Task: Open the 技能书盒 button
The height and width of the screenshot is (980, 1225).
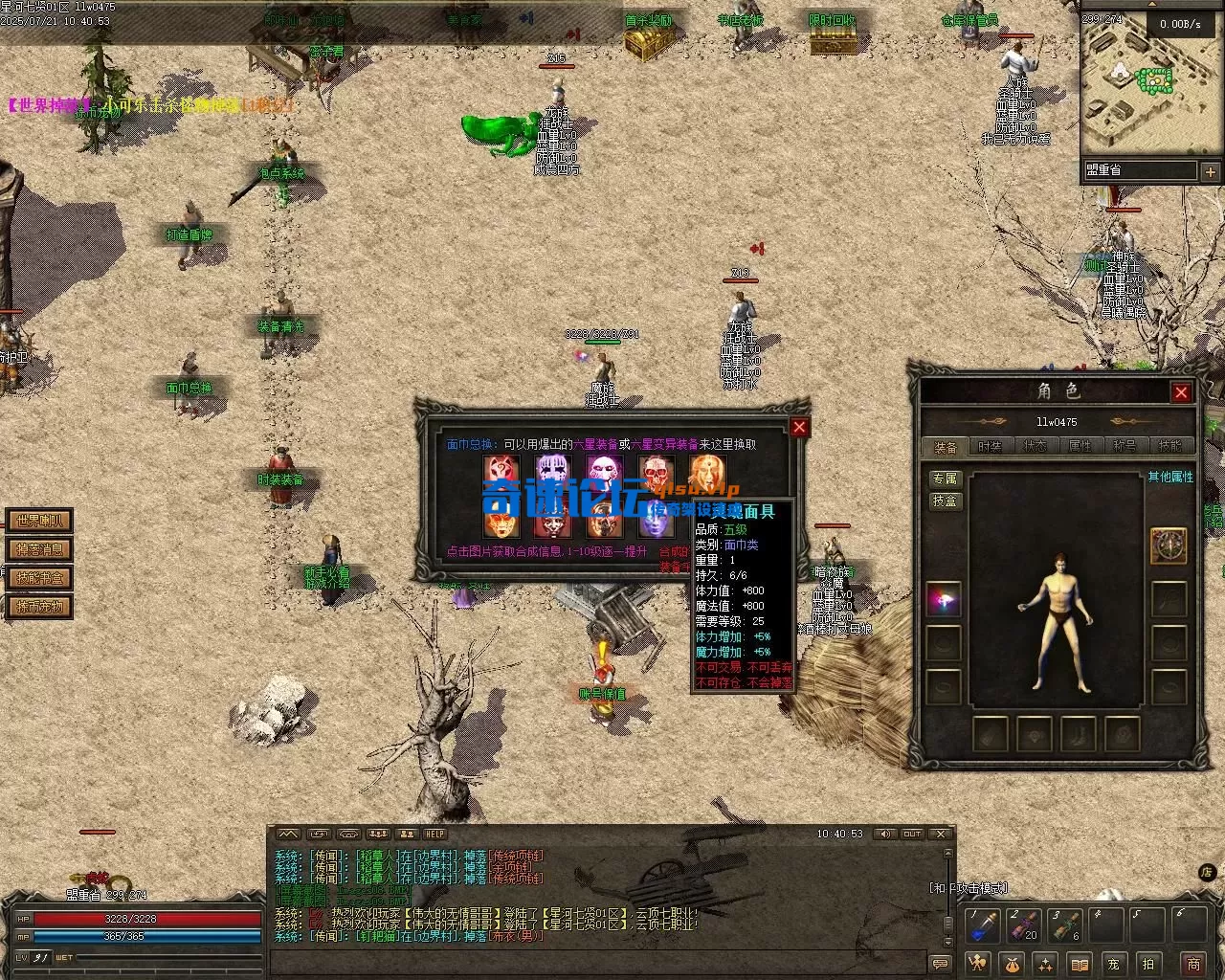Action: (39, 578)
